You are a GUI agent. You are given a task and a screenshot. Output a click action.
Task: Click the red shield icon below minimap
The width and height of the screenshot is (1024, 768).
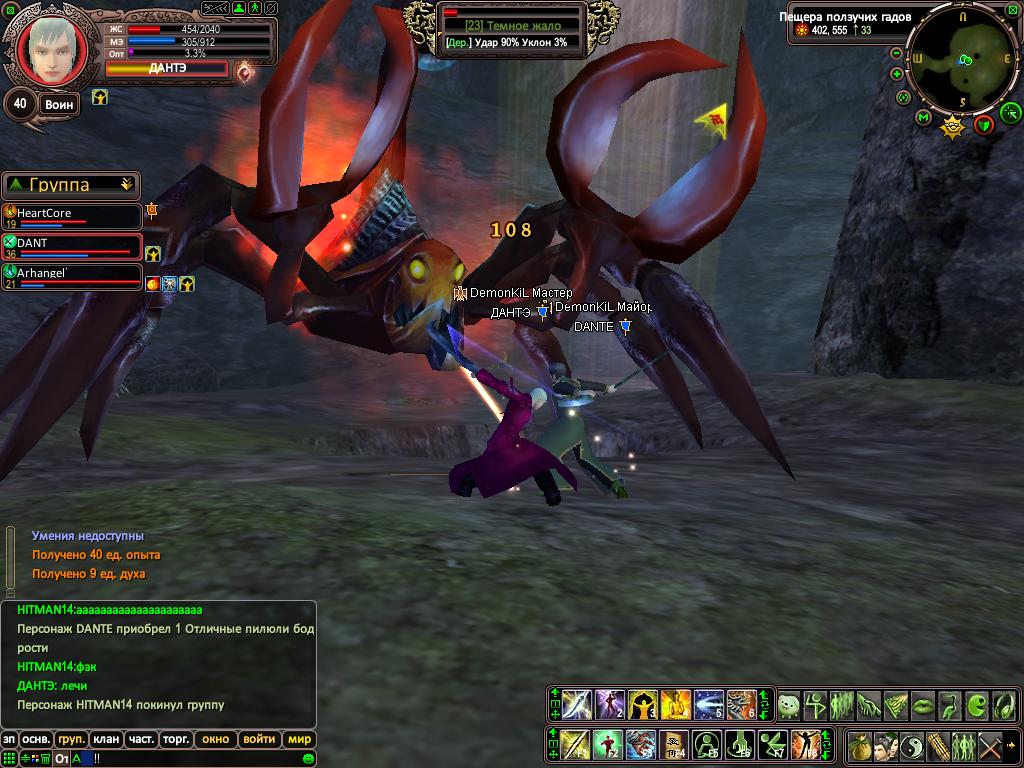[x=984, y=124]
